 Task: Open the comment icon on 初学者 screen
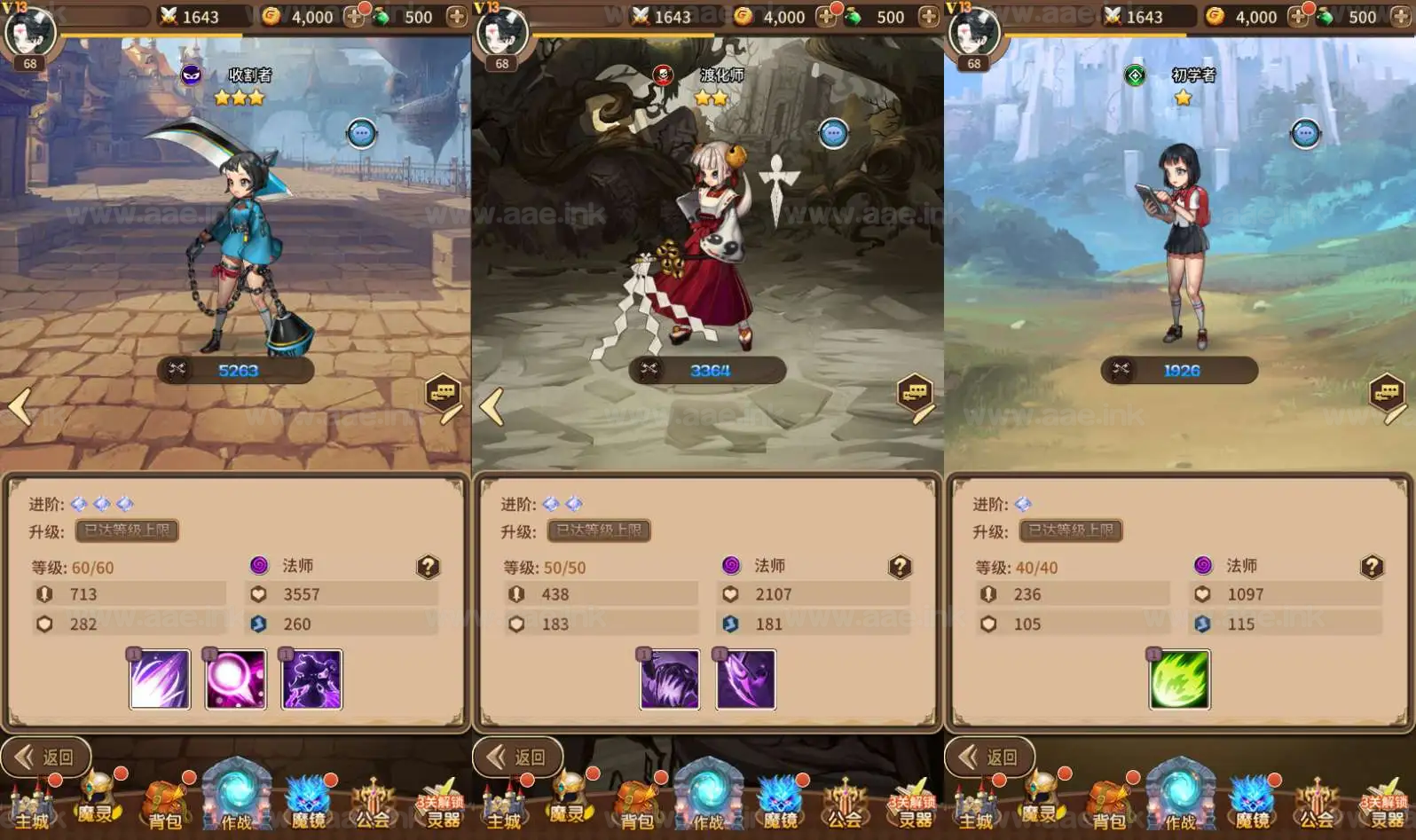point(1388,396)
